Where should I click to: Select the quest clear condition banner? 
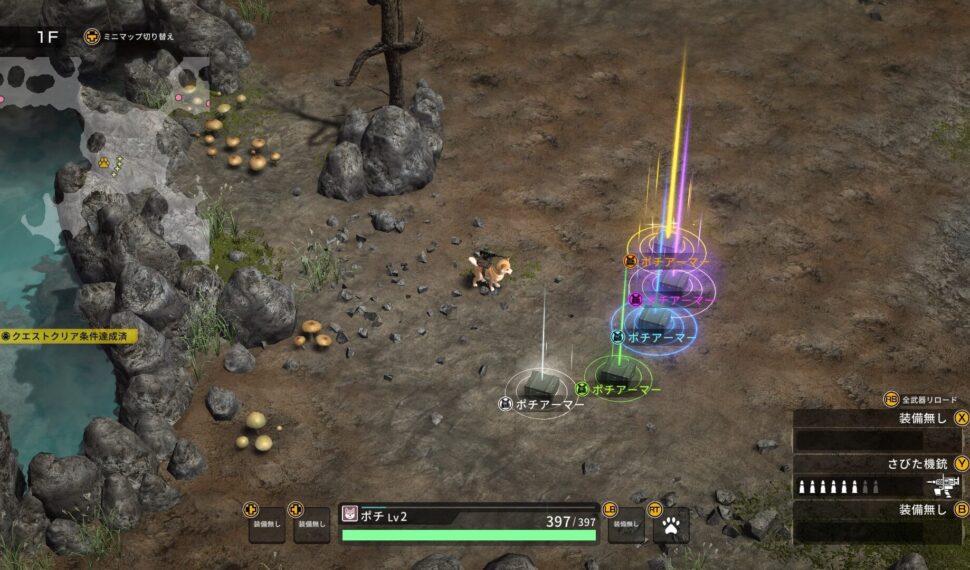click(x=69, y=337)
